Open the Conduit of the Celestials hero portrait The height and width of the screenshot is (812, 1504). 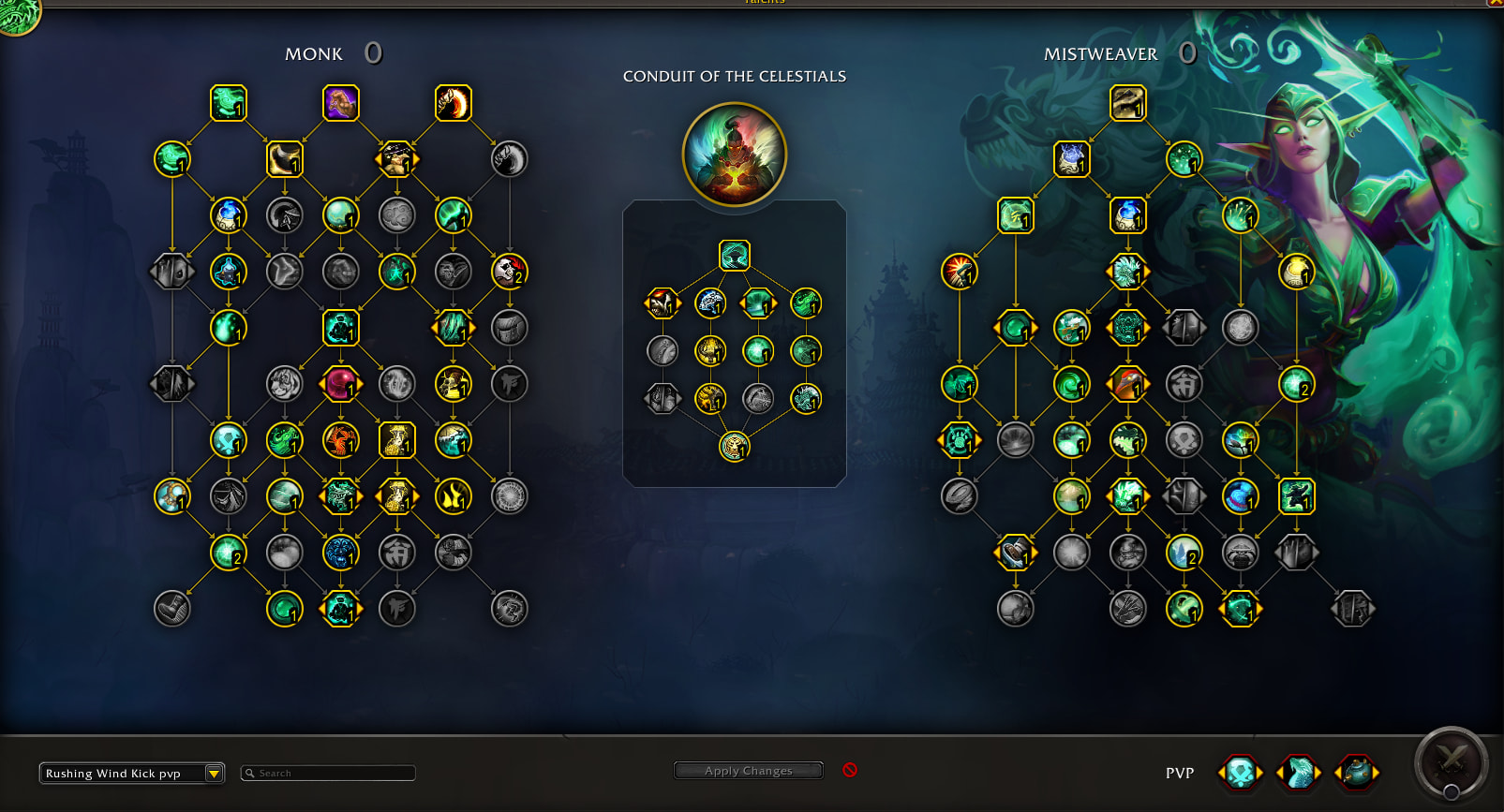[x=735, y=155]
